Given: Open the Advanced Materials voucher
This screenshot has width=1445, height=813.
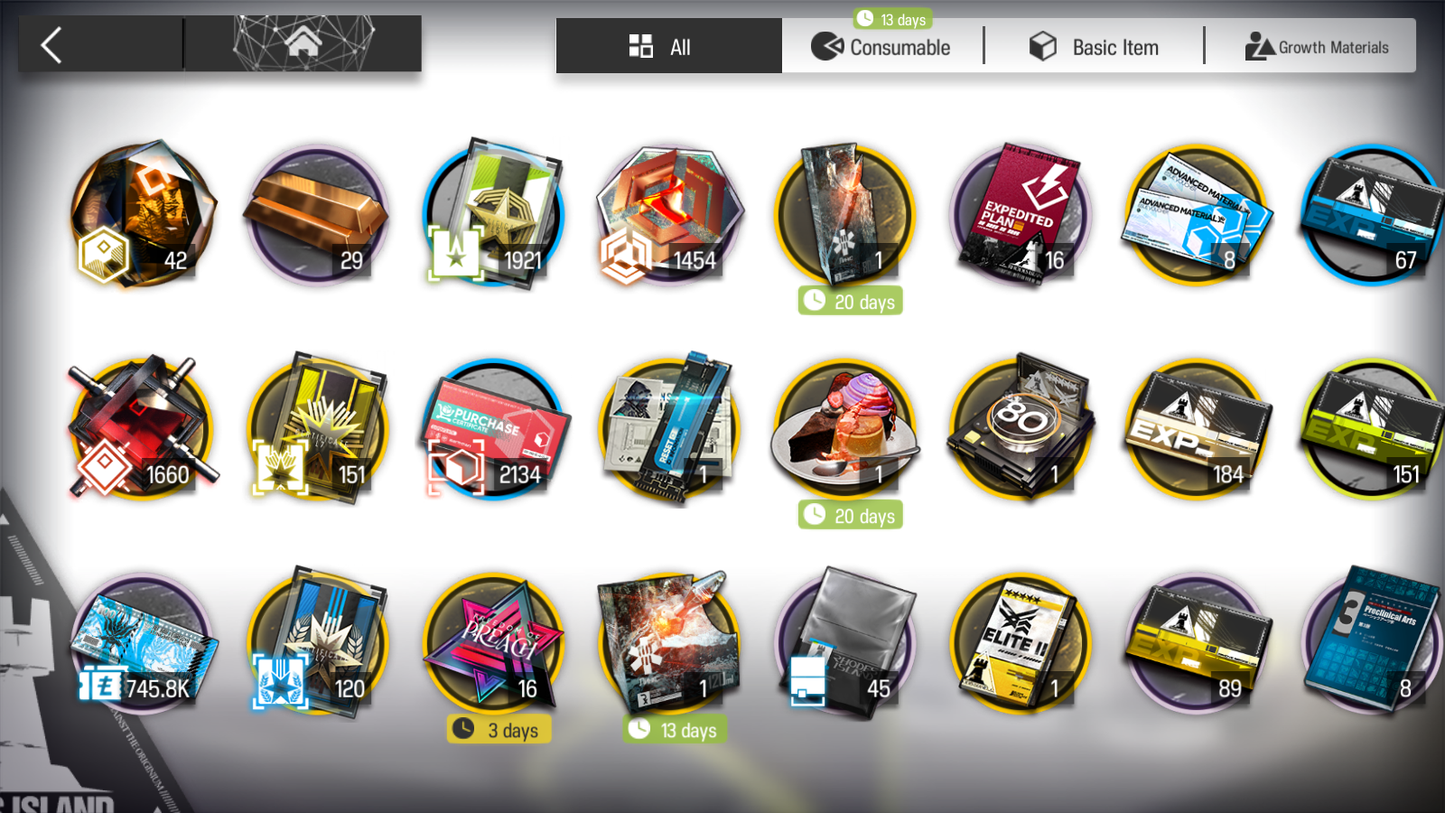Looking at the screenshot, I should click(x=1195, y=214).
